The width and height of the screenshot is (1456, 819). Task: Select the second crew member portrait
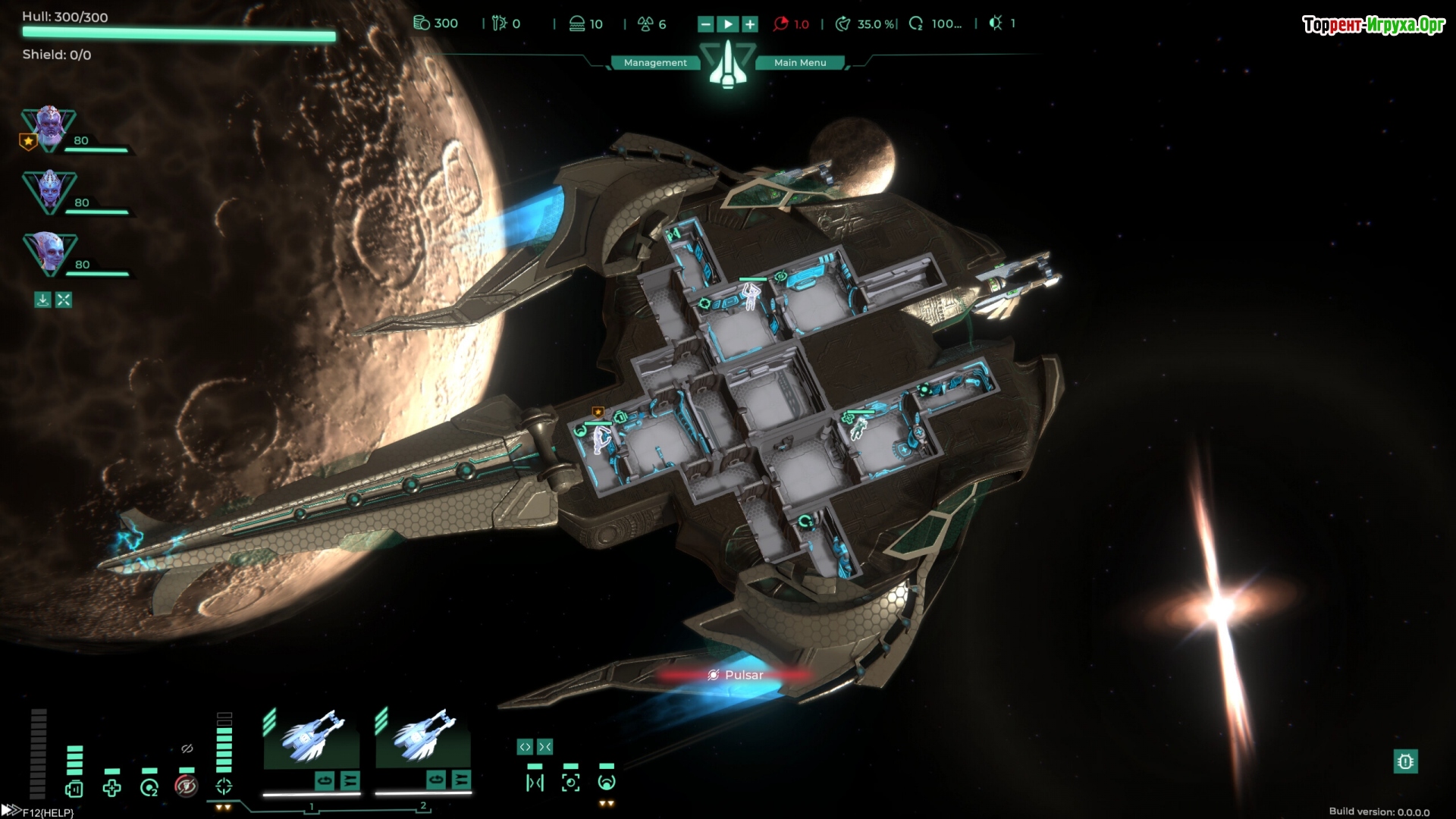[49, 191]
